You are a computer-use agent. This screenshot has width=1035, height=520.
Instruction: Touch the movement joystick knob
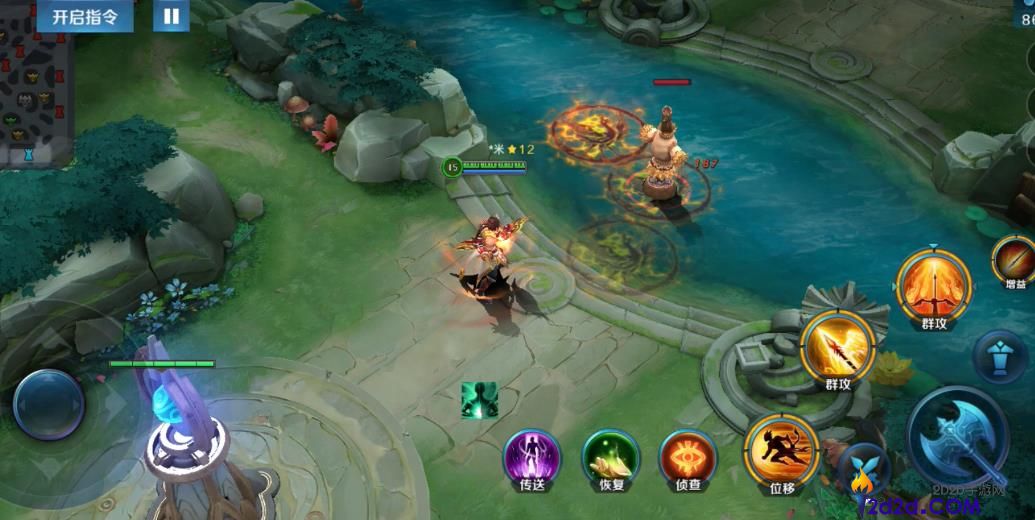(x=48, y=403)
